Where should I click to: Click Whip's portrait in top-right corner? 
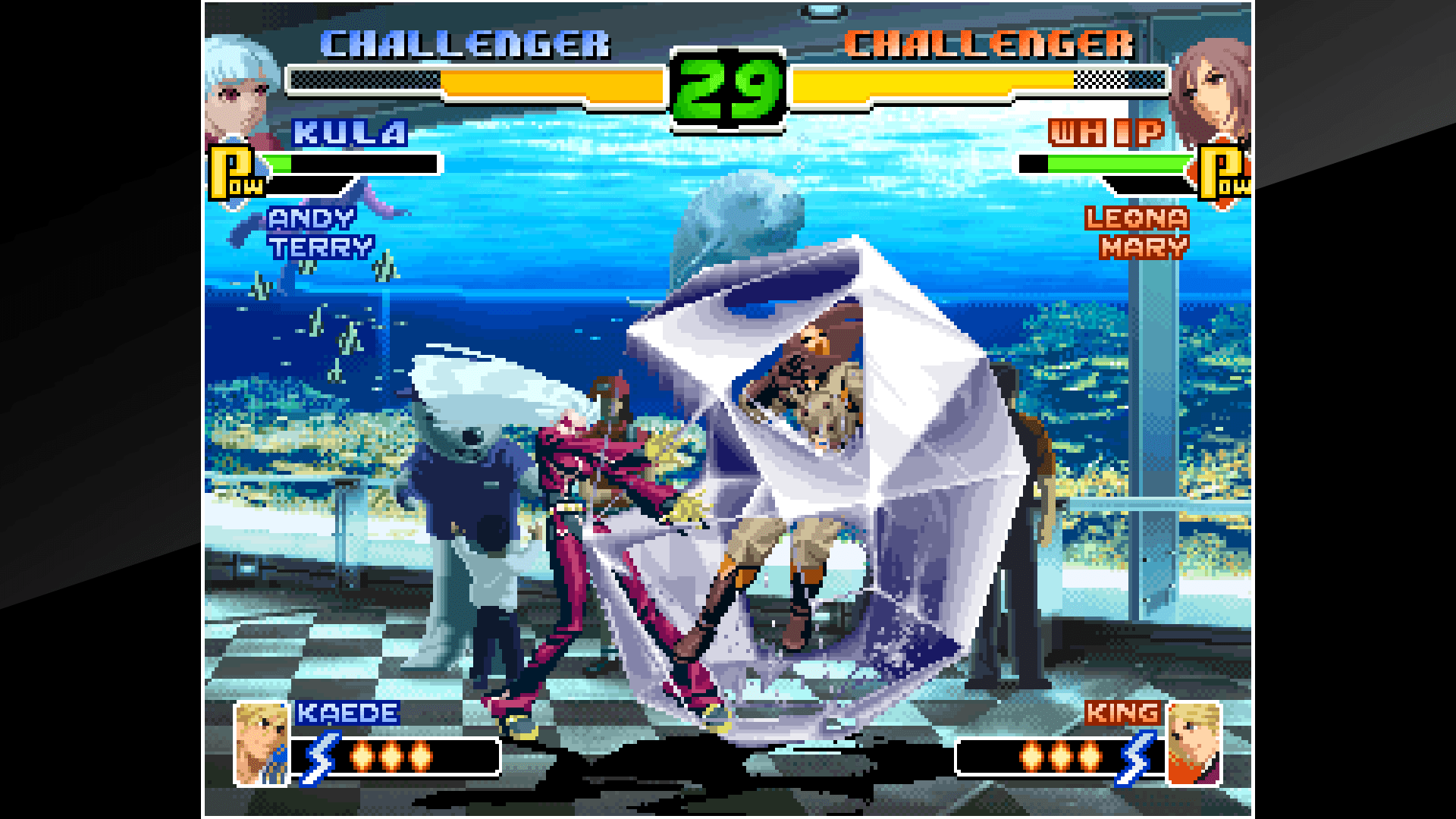click(1213, 83)
